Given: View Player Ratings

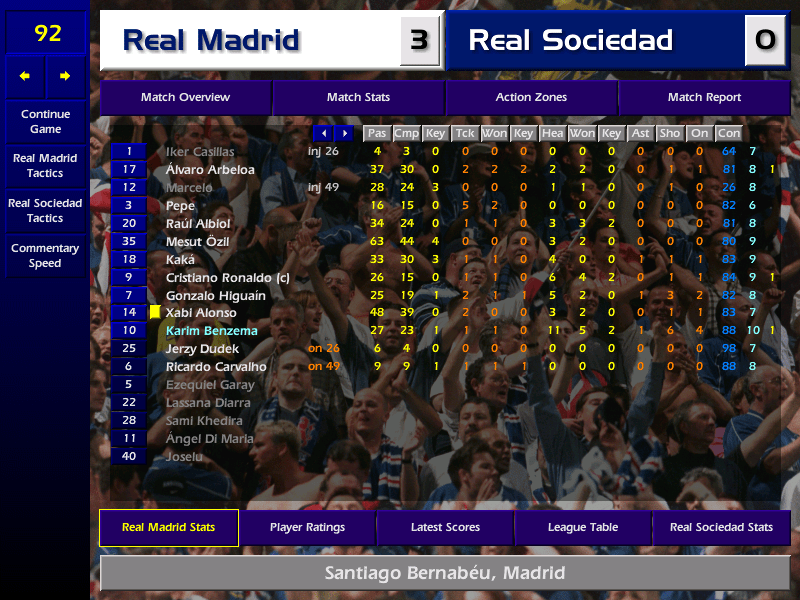Looking at the screenshot, I should (x=307, y=527).
